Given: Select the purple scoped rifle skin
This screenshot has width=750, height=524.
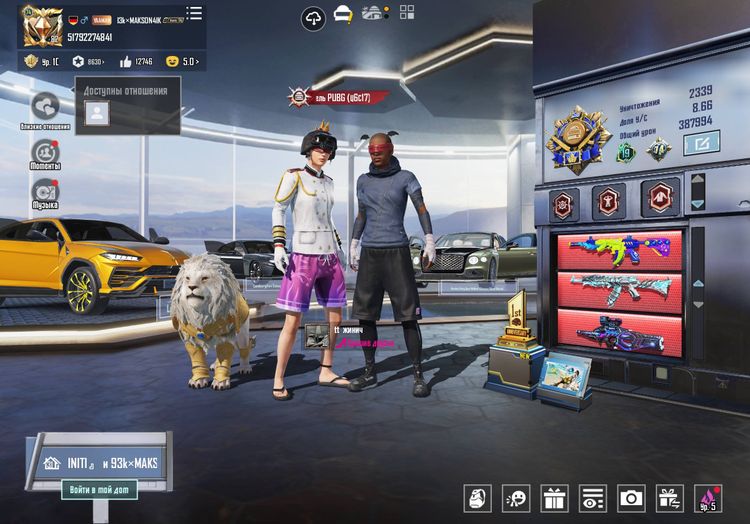Looking at the screenshot, I should [619, 332].
